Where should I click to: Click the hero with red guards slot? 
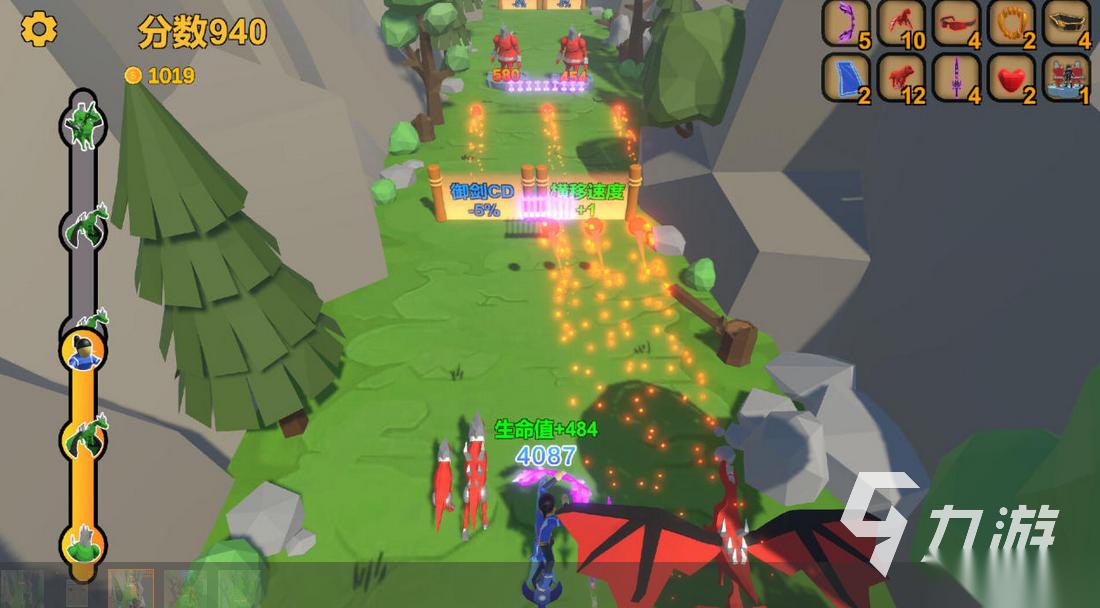pyautogui.click(x=1067, y=77)
